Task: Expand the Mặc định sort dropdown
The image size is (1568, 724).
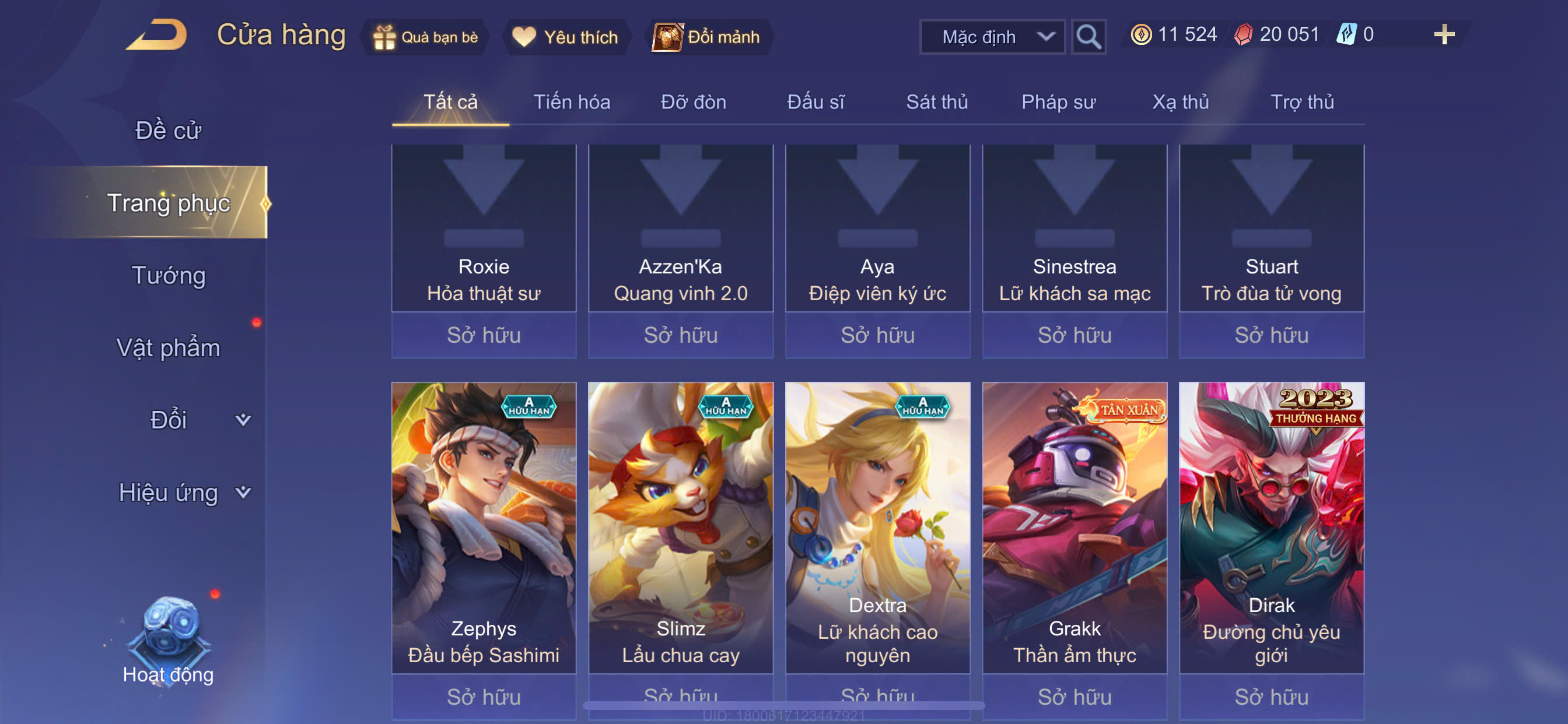Action: pos(992,37)
